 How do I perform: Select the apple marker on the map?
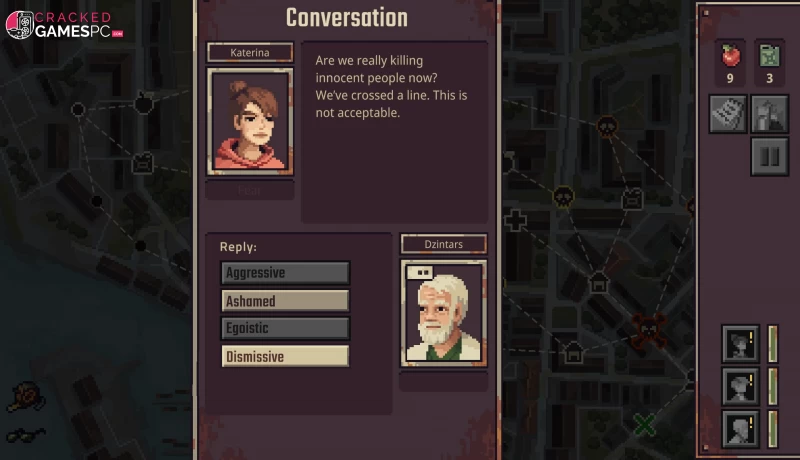point(143,101)
